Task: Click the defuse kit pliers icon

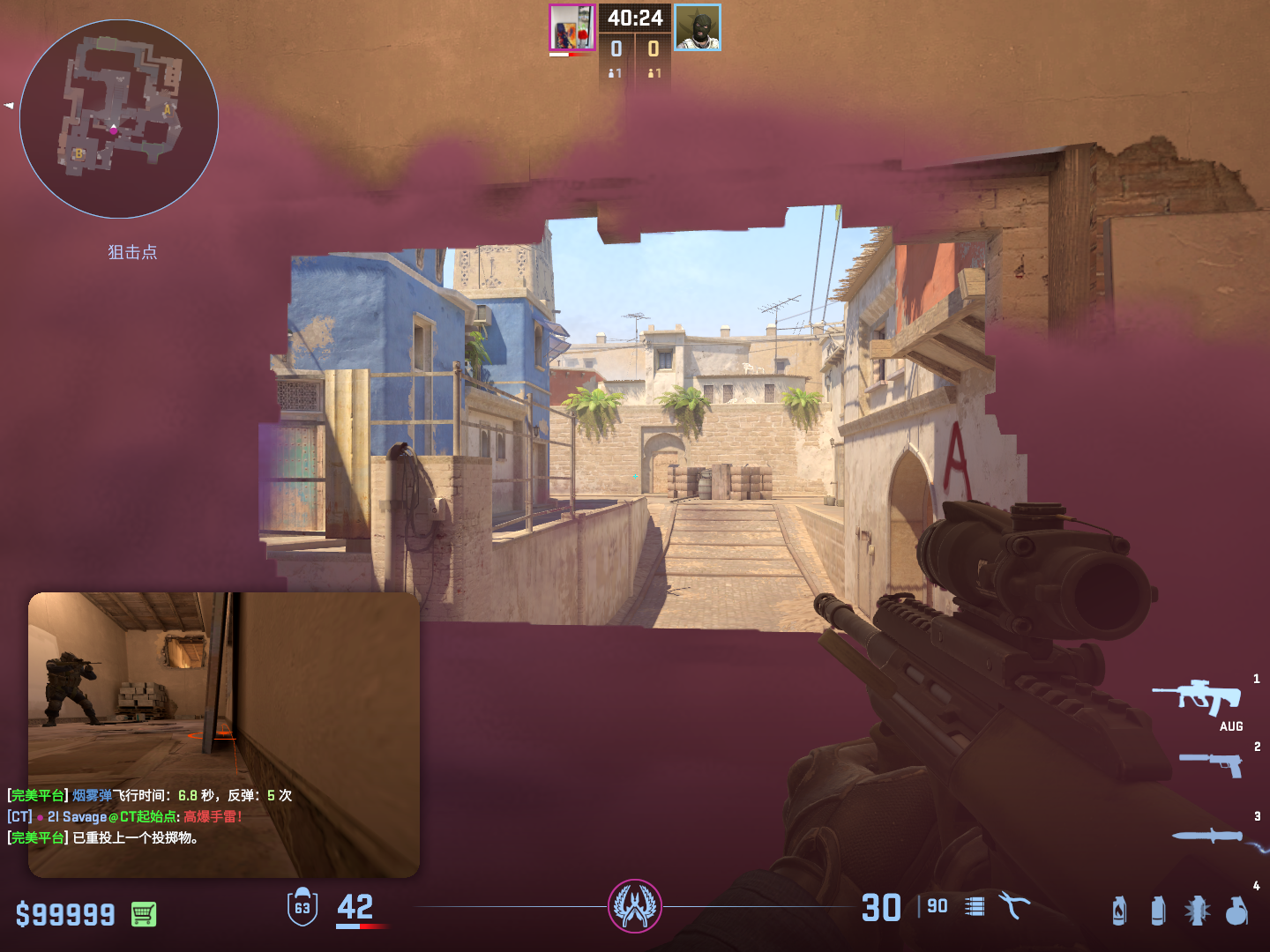Action: tap(1014, 905)
